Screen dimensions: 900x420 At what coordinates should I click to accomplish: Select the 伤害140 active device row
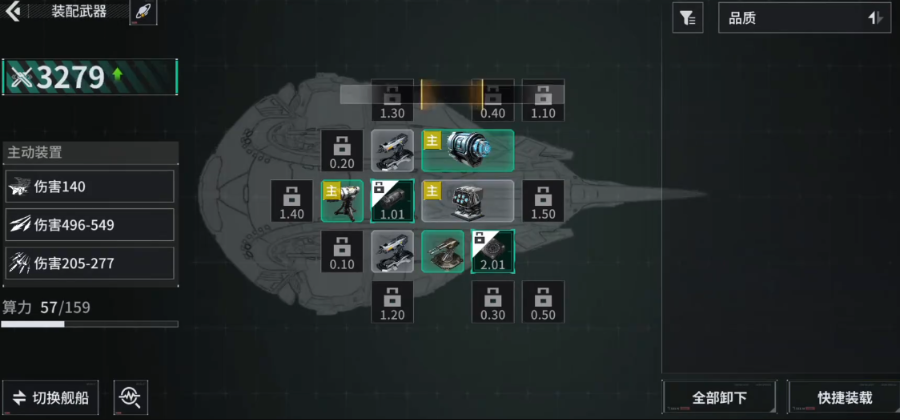[90, 186]
